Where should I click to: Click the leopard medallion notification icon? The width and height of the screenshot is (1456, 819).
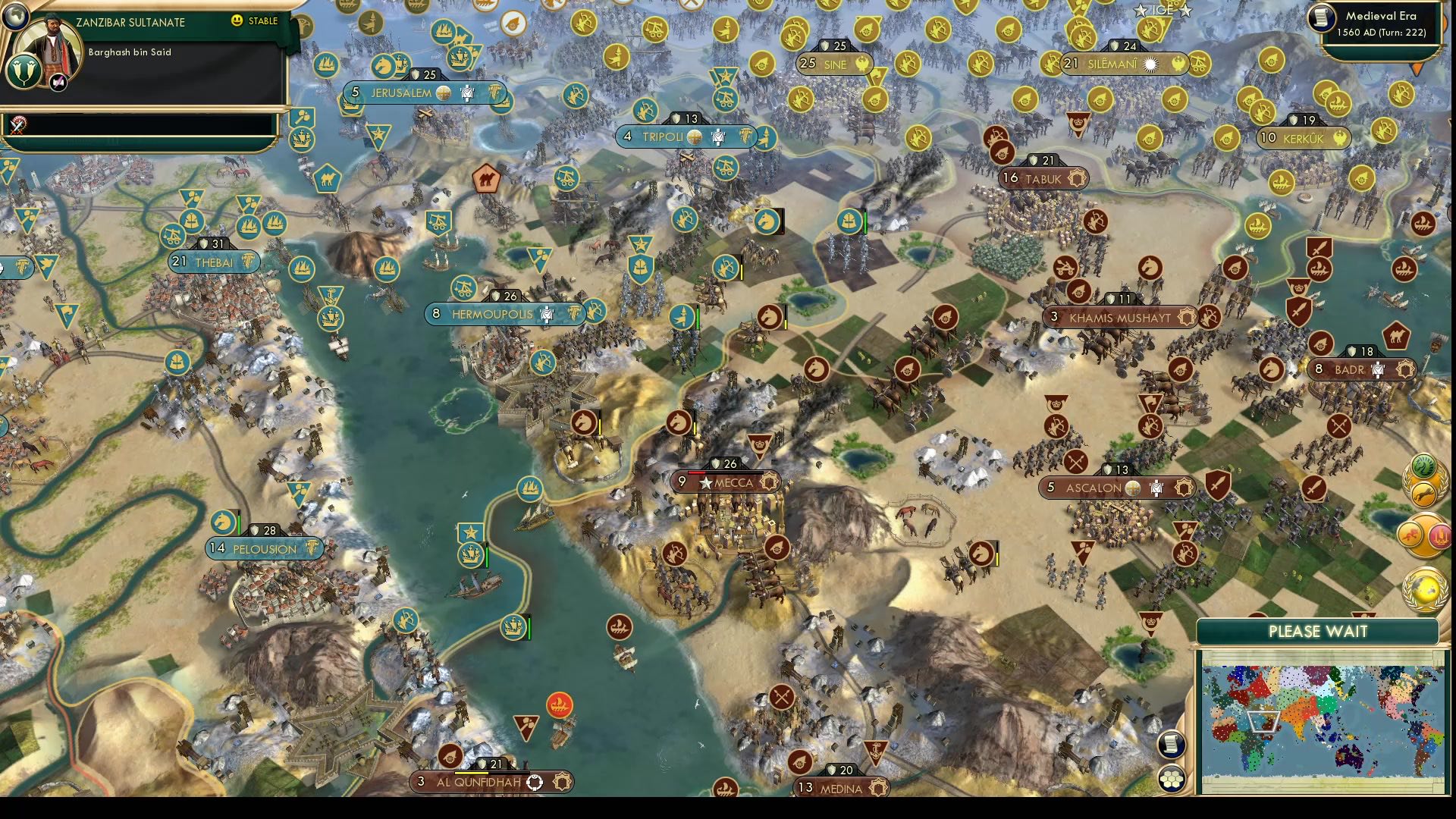point(1424,494)
